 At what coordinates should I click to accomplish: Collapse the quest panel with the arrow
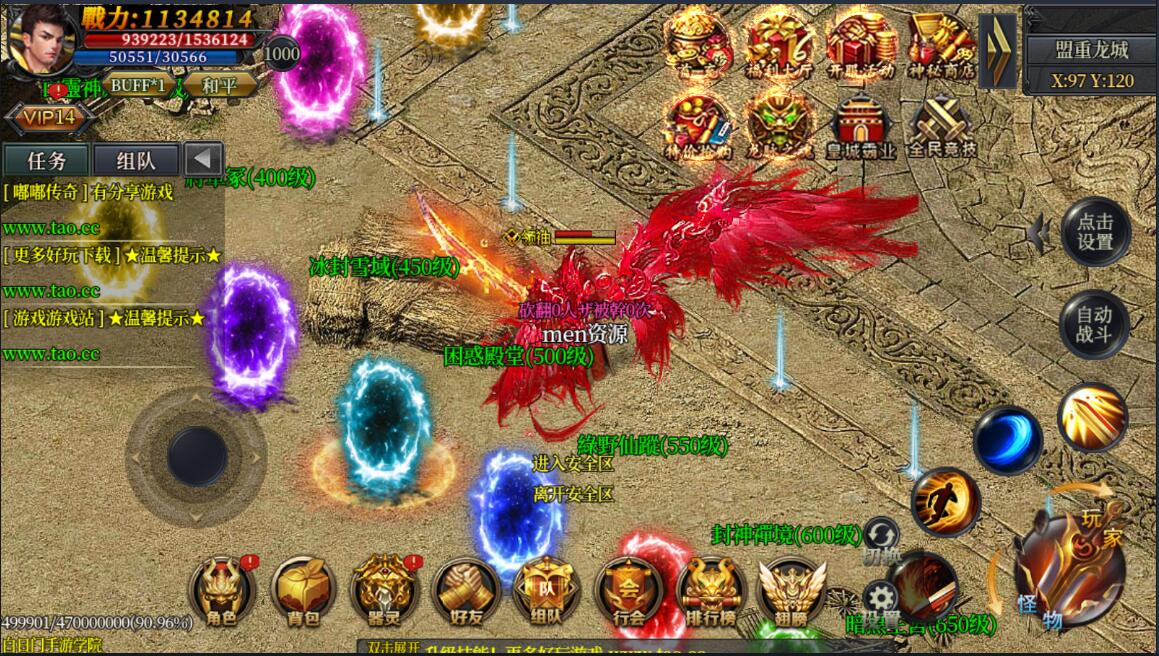(204, 160)
